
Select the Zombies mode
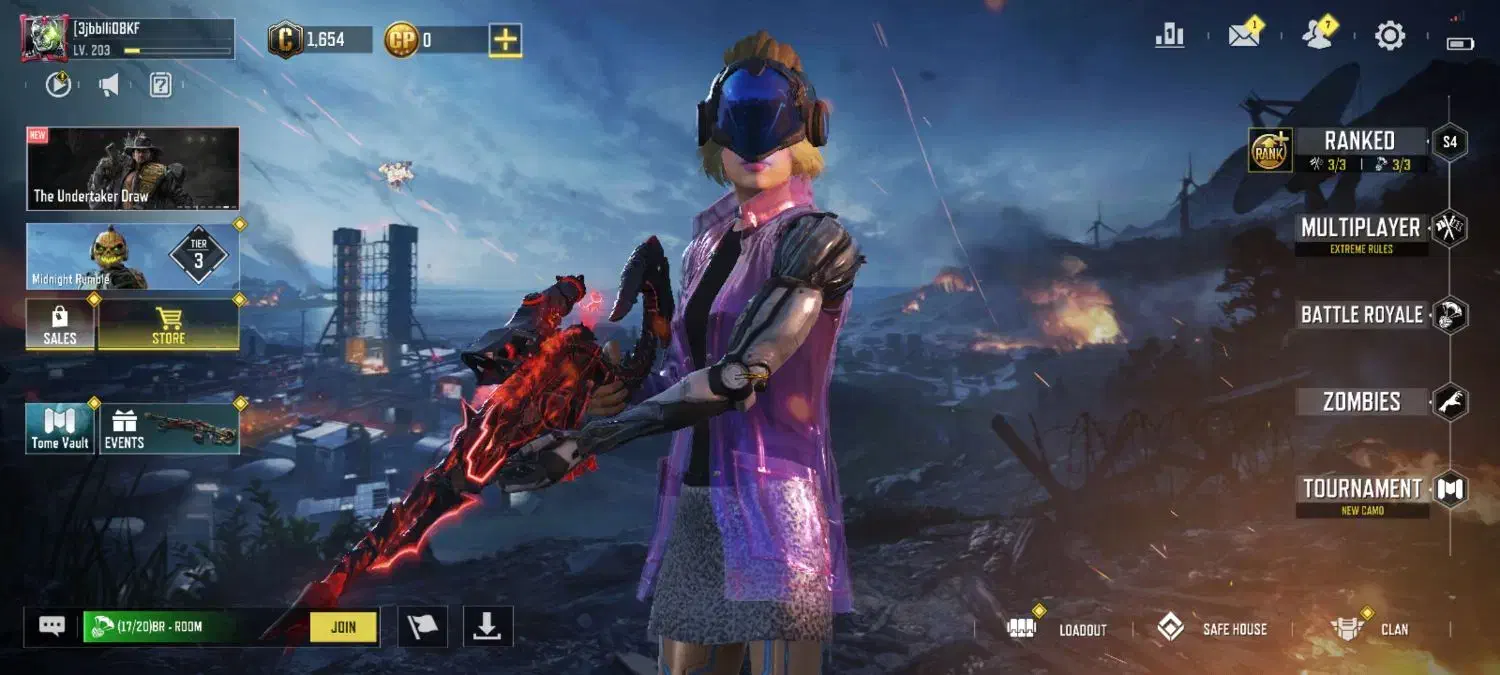click(x=1361, y=402)
